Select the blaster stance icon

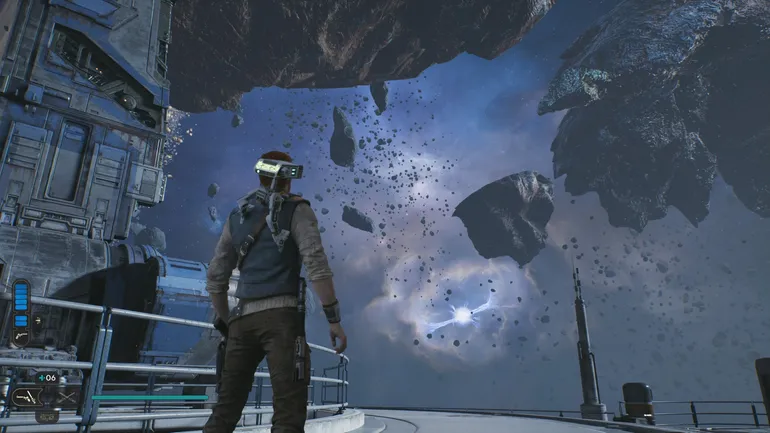[x=25, y=398]
